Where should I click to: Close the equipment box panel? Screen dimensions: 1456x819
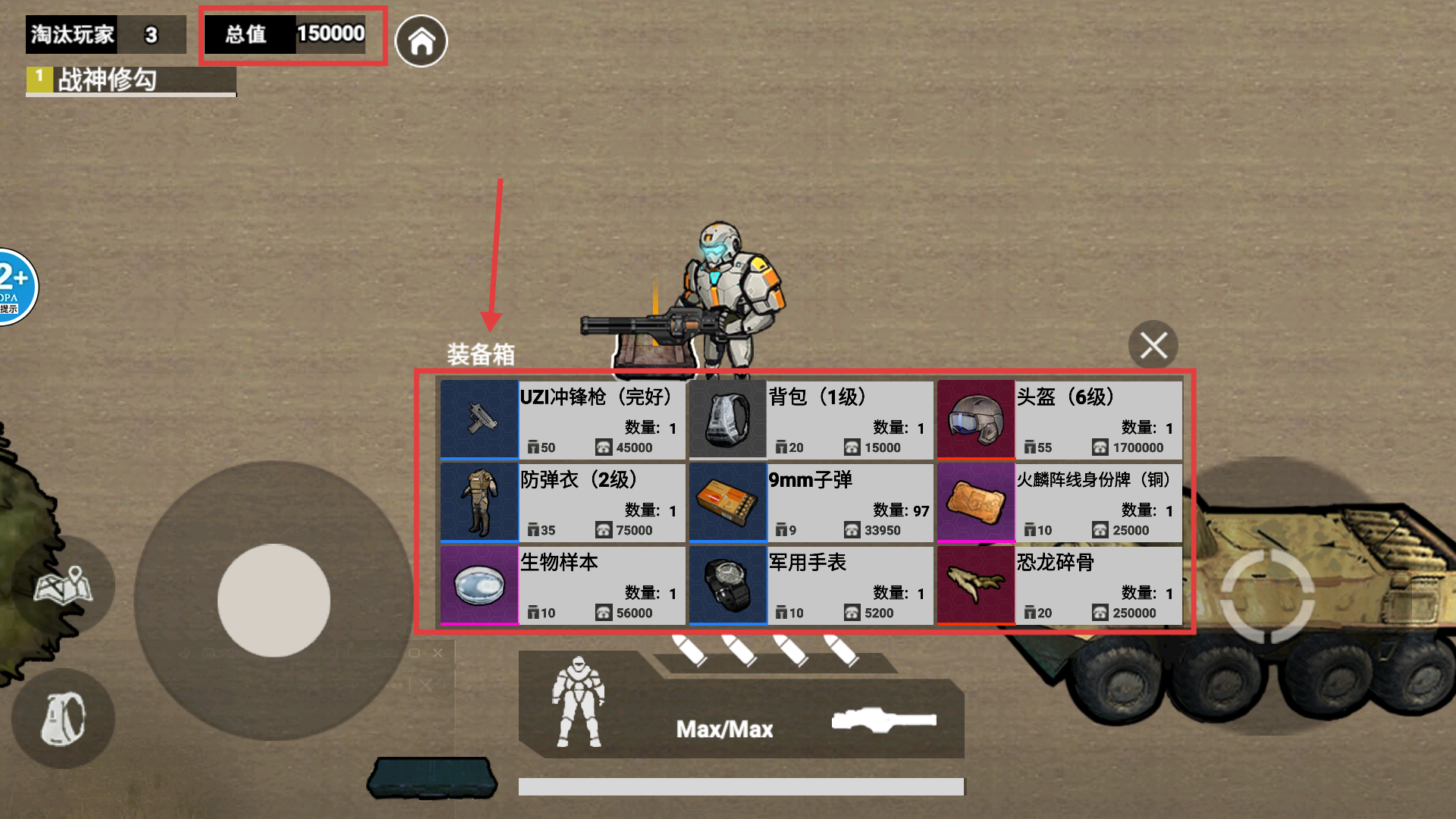click(x=1153, y=346)
